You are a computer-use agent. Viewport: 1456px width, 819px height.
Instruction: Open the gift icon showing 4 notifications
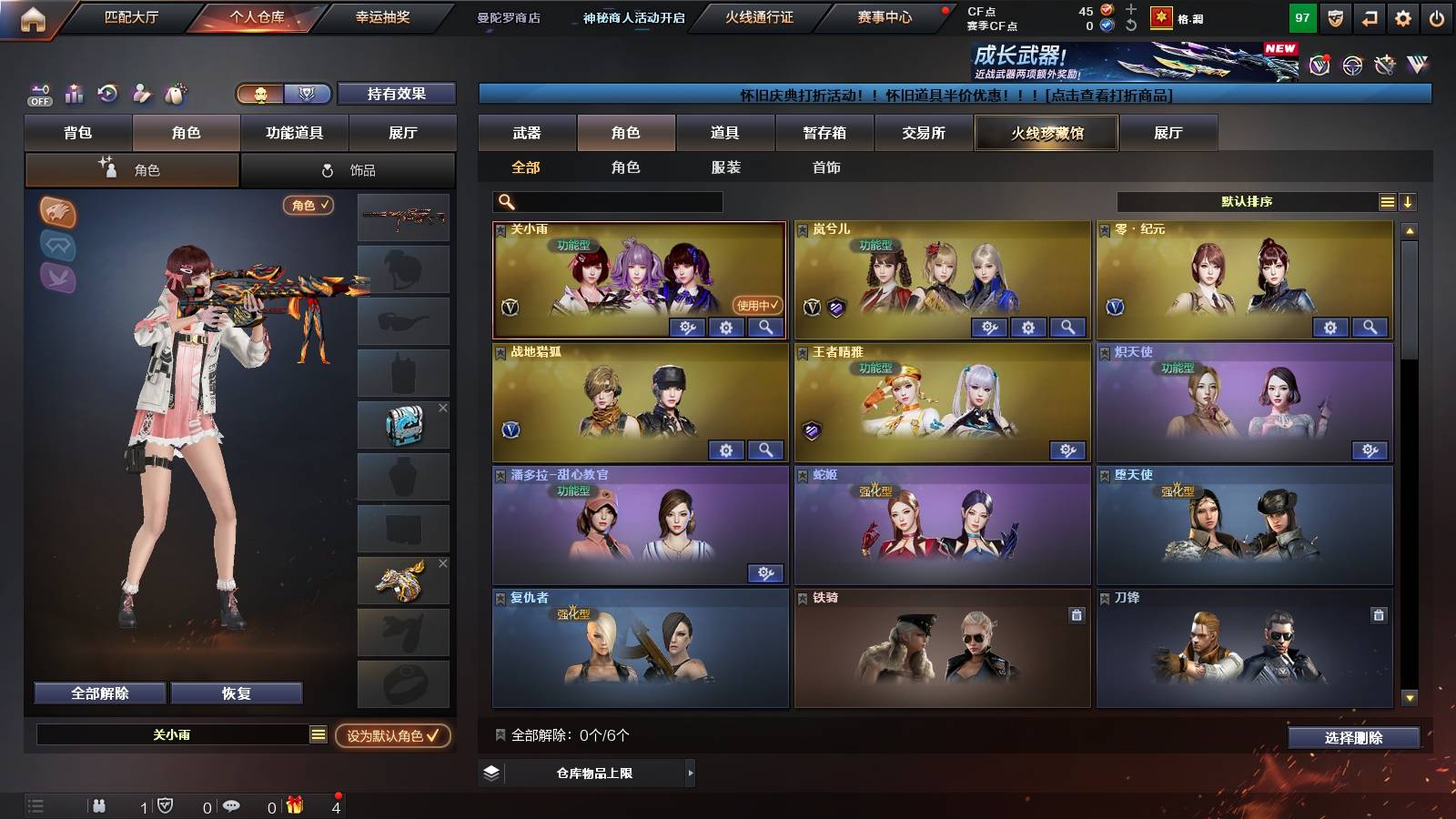coord(293,804)
